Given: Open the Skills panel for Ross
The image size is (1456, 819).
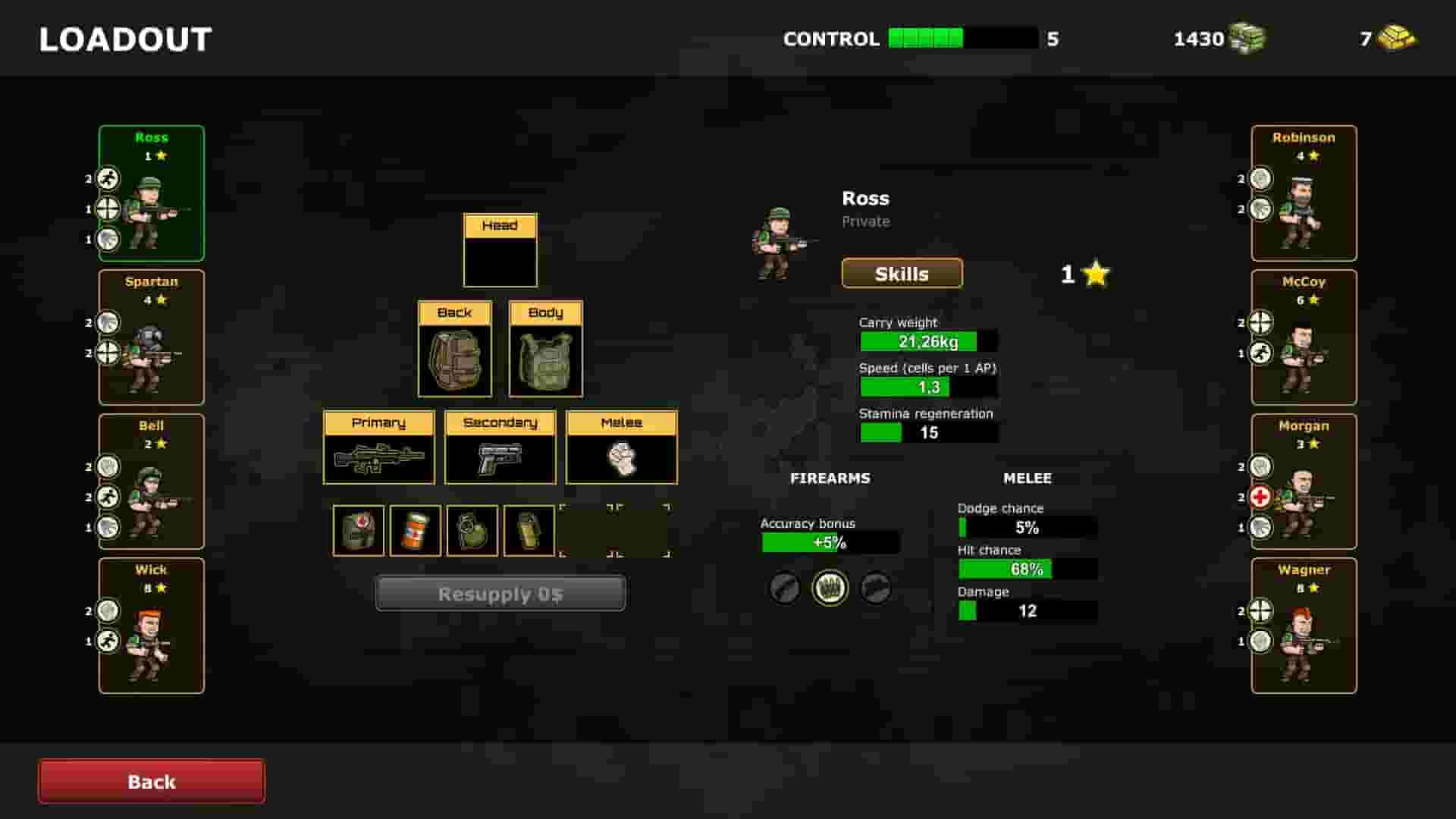Looking at the screenshot, I should (902, 274).
